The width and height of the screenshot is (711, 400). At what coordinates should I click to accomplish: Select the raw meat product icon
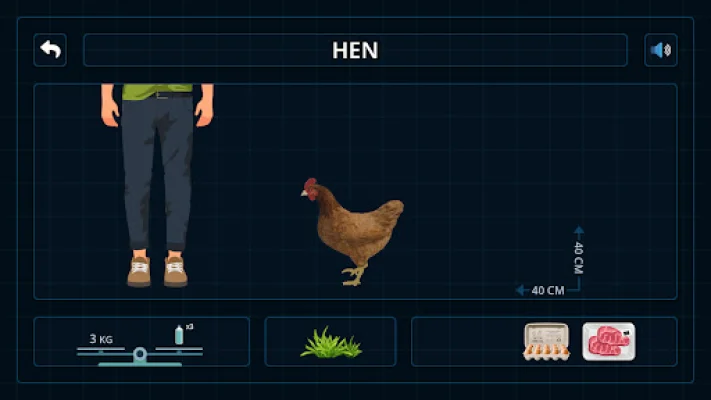click(608, 342)
